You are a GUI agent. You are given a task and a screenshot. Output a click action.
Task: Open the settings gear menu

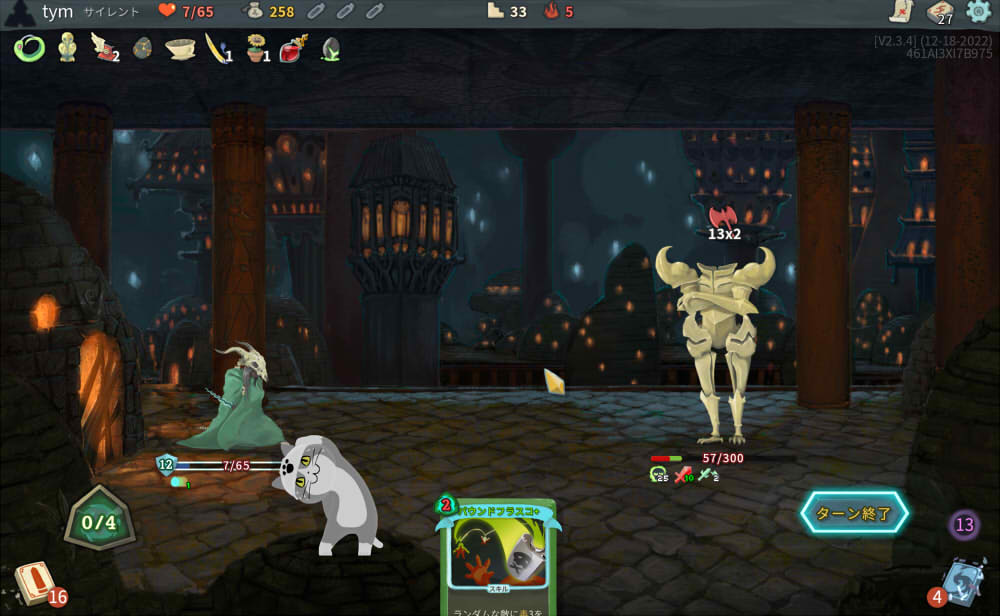pyautogui.click(x=977, y=12)
